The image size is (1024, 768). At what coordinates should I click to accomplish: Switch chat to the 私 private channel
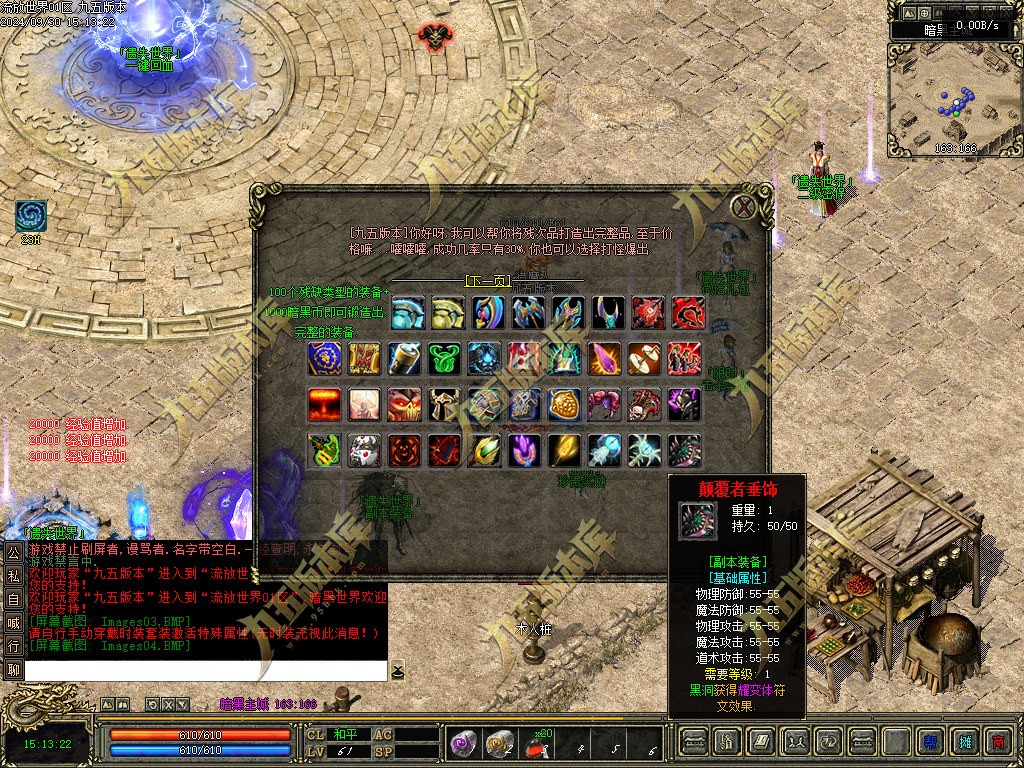pos(13,575)
